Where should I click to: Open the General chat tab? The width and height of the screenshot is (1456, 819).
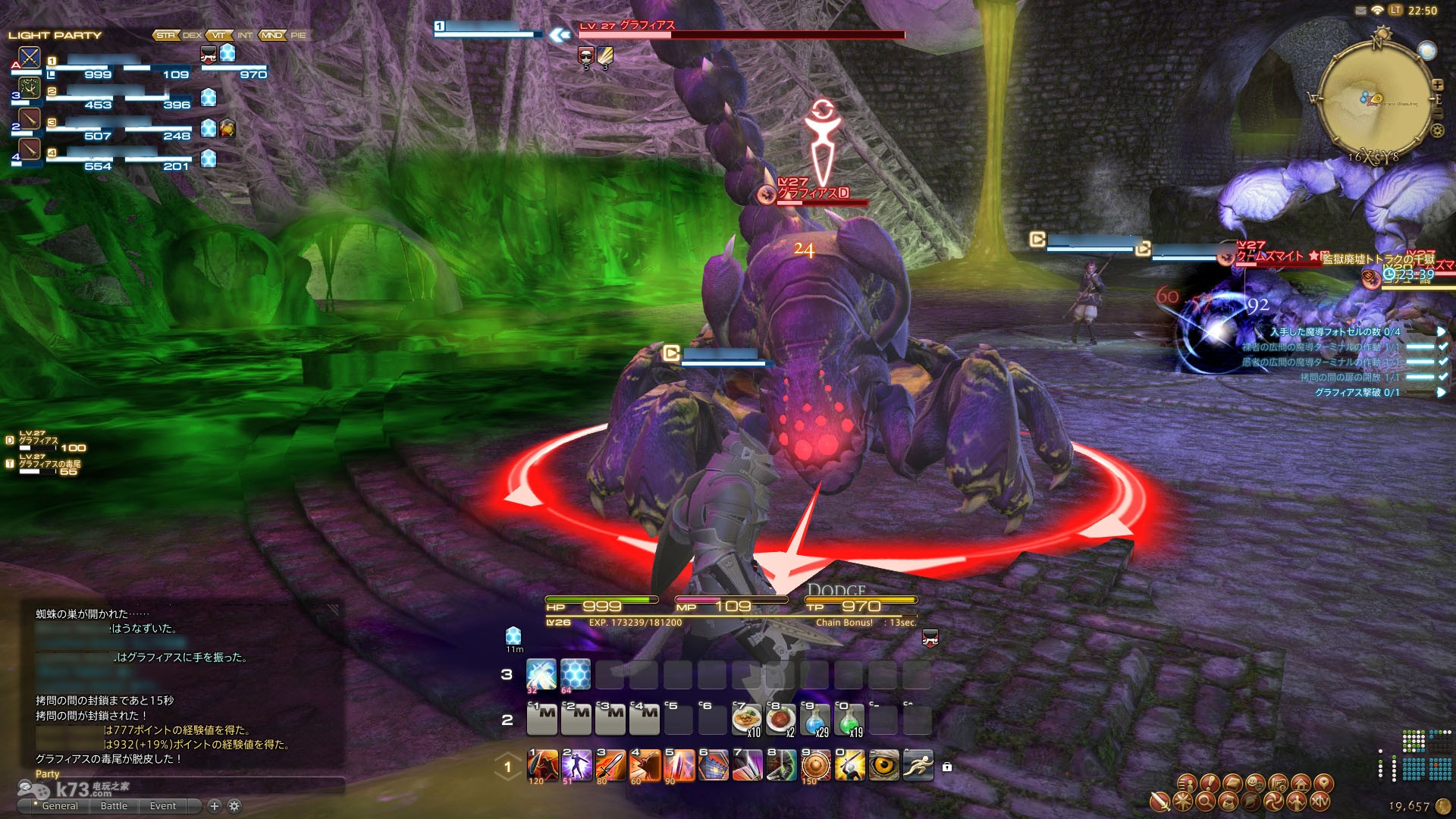pyautogui.click(x=60, y=805)
